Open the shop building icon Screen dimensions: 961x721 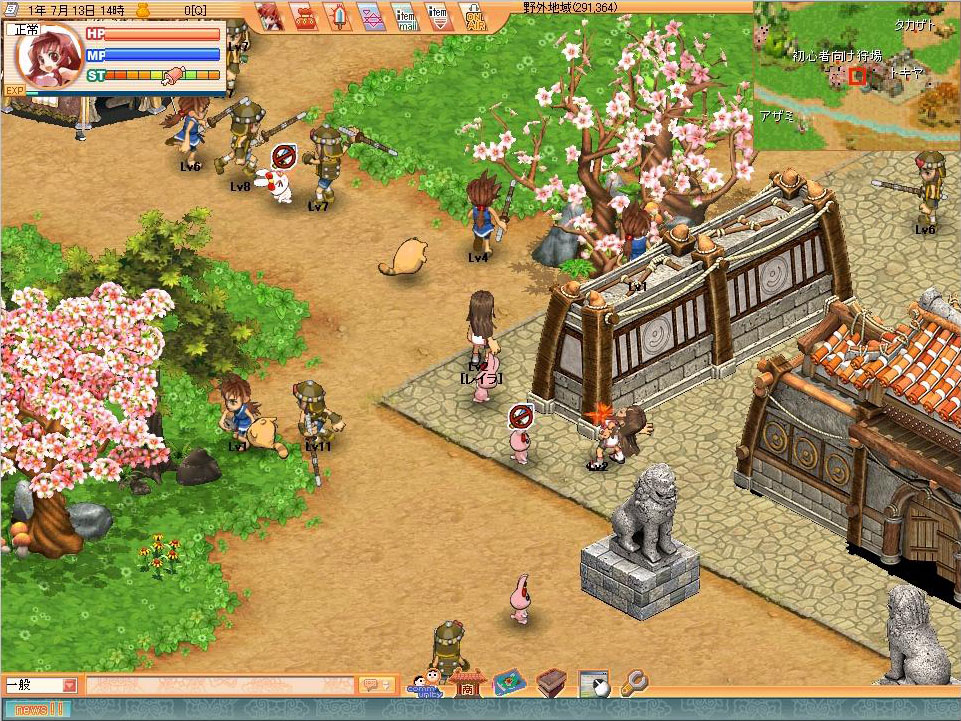pos(466,683)
